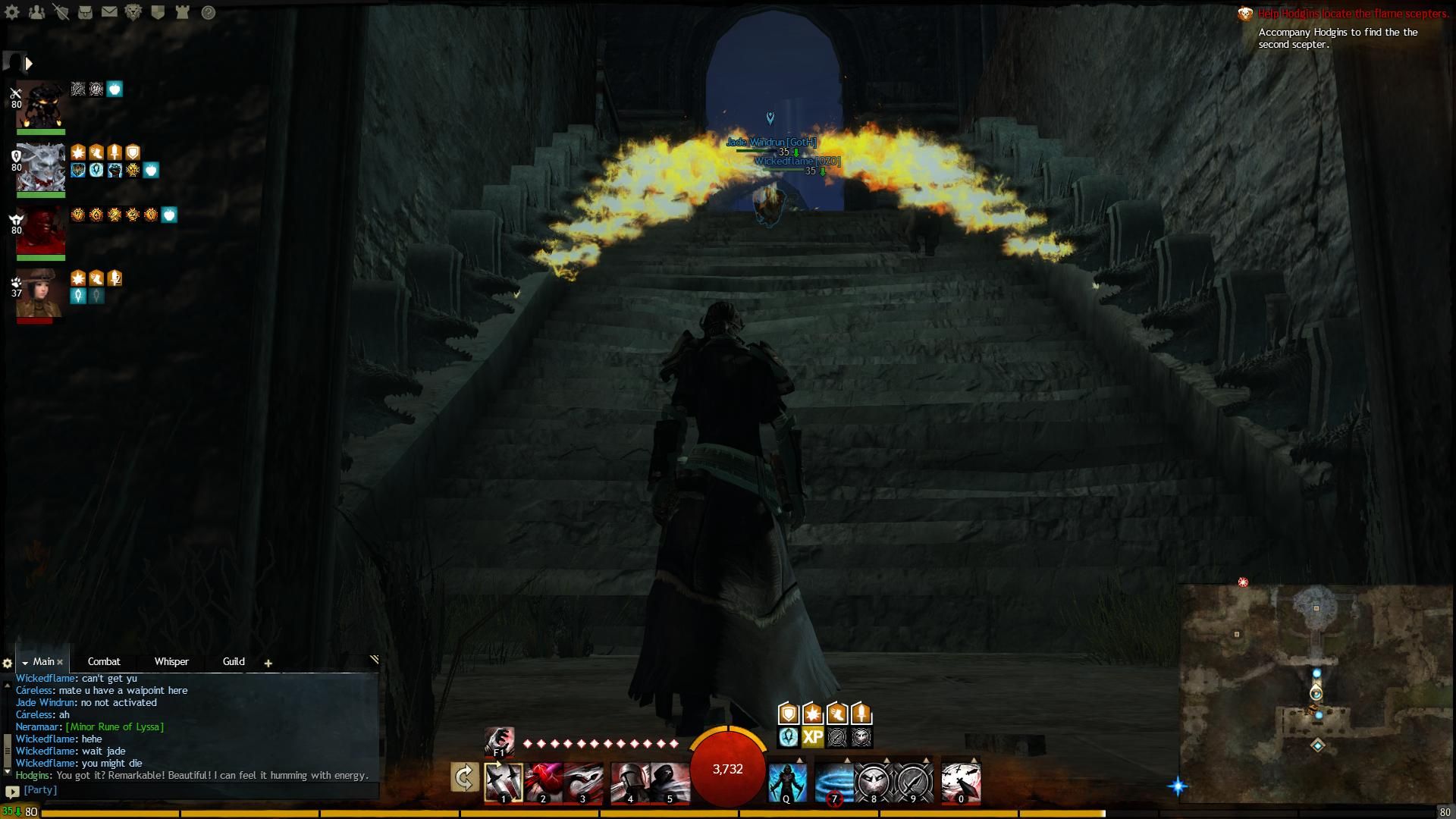1456x819 pixels.
Task: Open the Trading Post lion icon
Action: (x=133, y=12)
